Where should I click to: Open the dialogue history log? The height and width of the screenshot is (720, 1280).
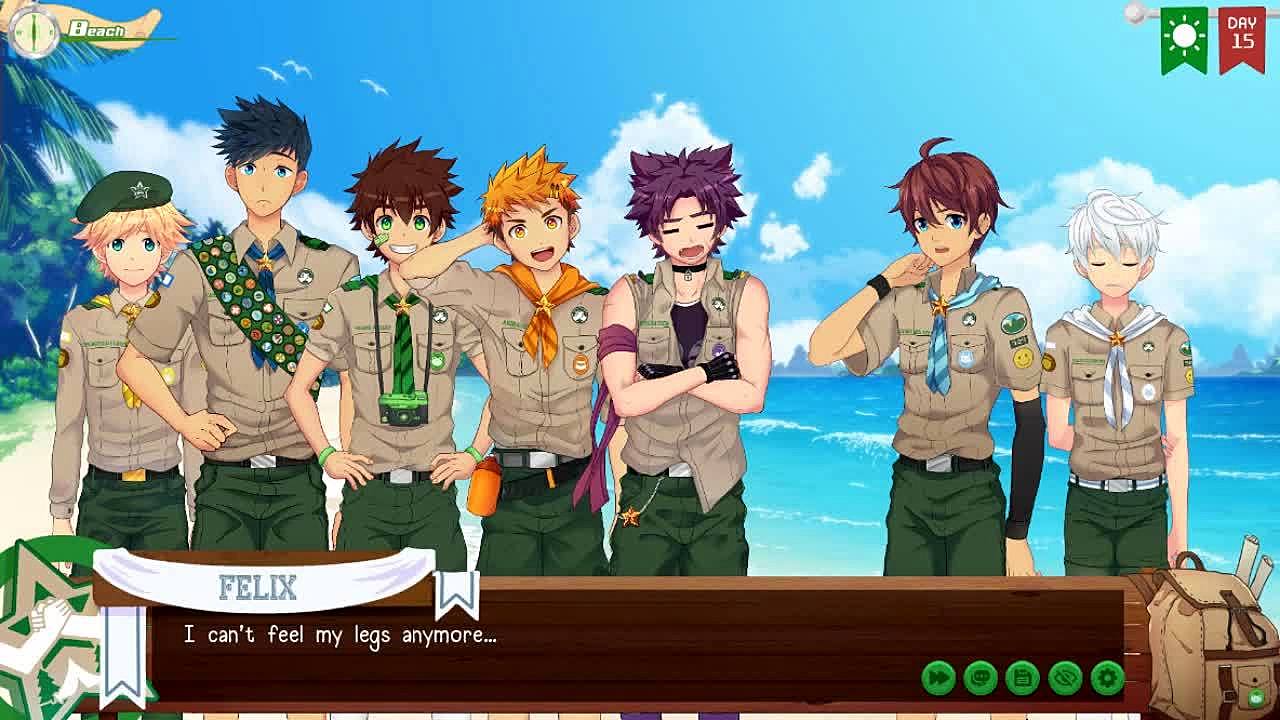point(980,678)
